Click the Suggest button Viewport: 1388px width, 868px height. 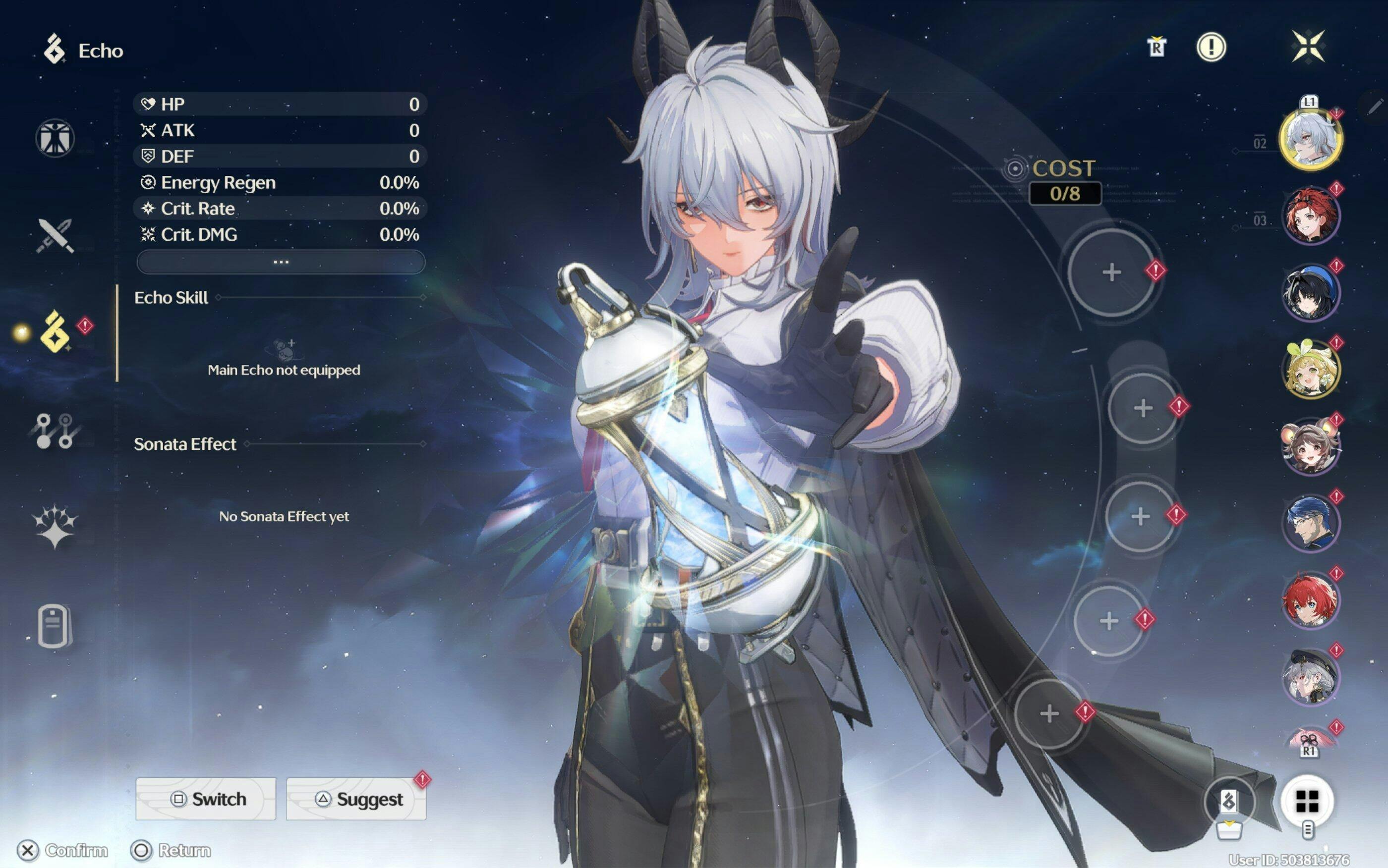click(356, 799)
